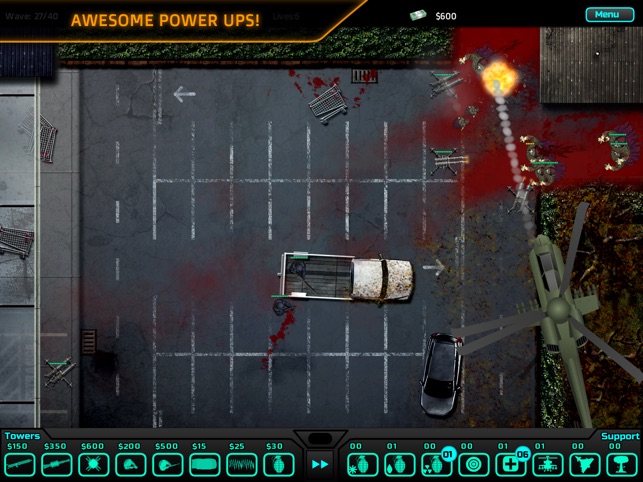Launch the nuke mushroom cloud support
Image resolution: width=643 pixels, height=482 pixels.
point(621,464)
